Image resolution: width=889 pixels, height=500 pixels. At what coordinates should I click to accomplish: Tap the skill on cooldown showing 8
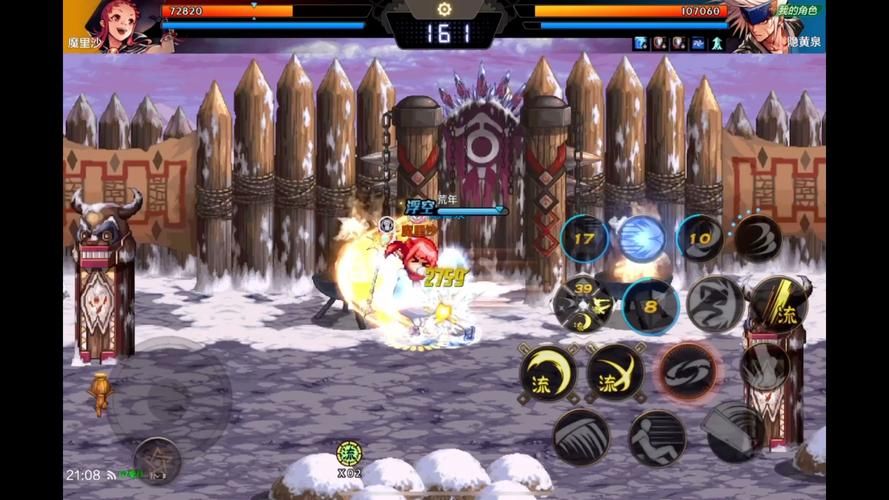(x=651, y=306)
